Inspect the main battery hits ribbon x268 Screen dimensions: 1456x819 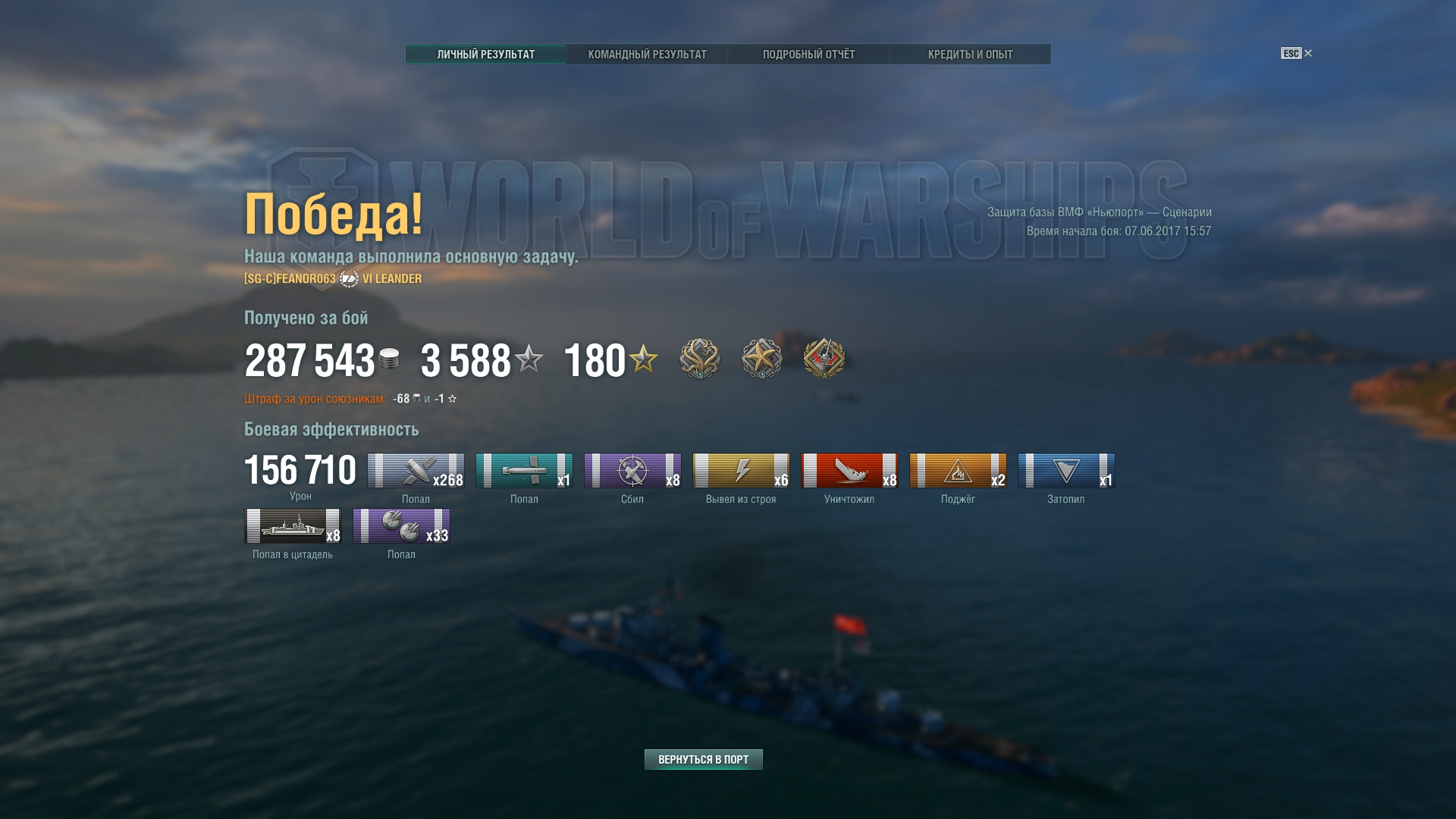pos(416,471)
